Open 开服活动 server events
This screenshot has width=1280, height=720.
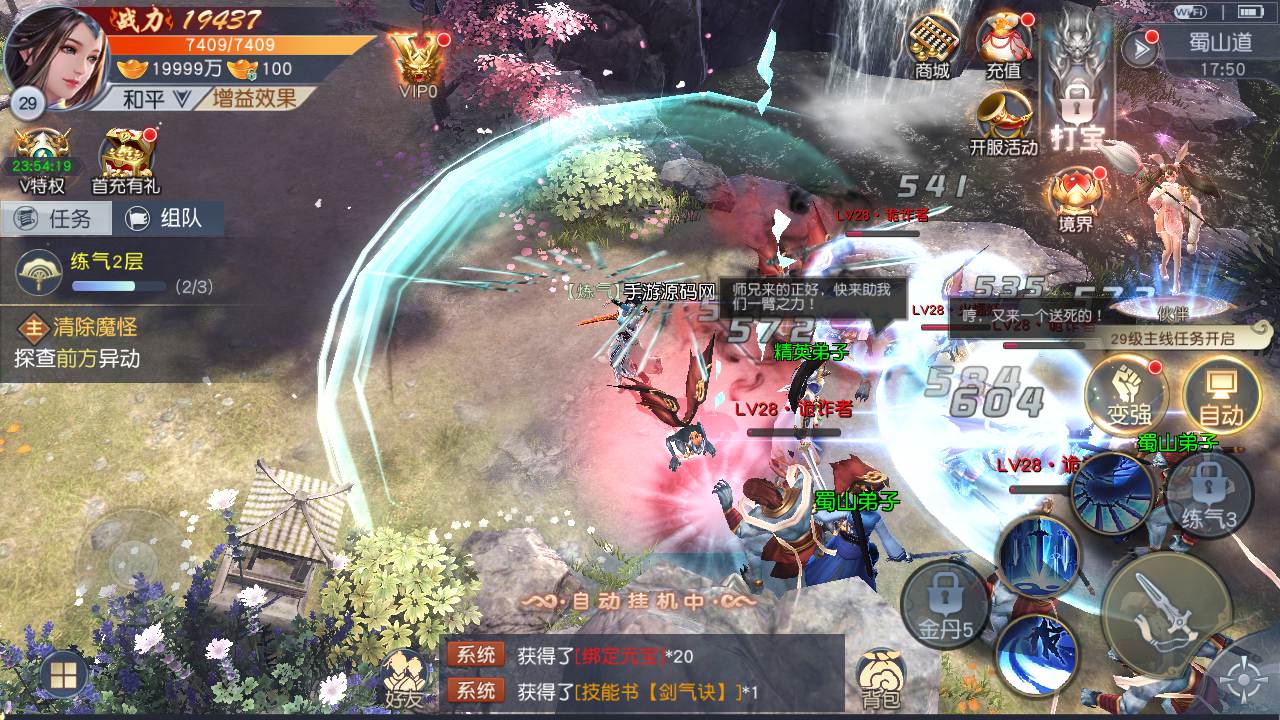pos(1003,122)
